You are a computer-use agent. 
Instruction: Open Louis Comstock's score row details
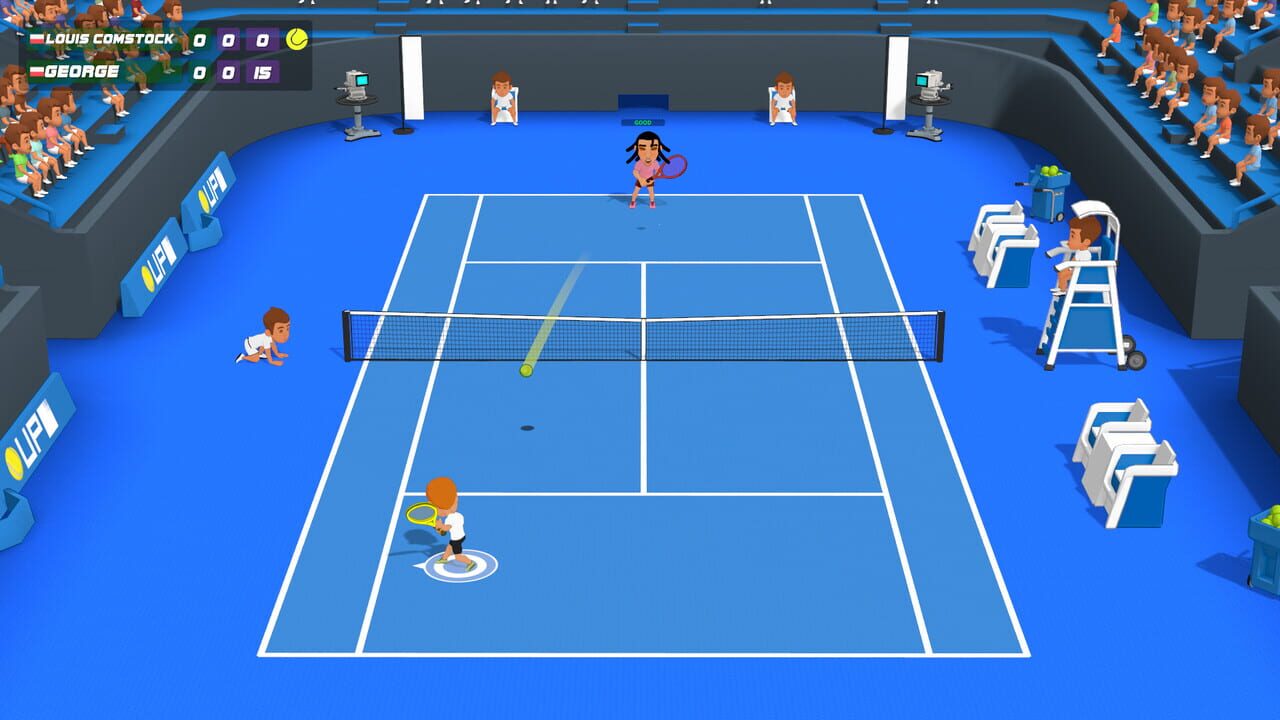(150, 41)
